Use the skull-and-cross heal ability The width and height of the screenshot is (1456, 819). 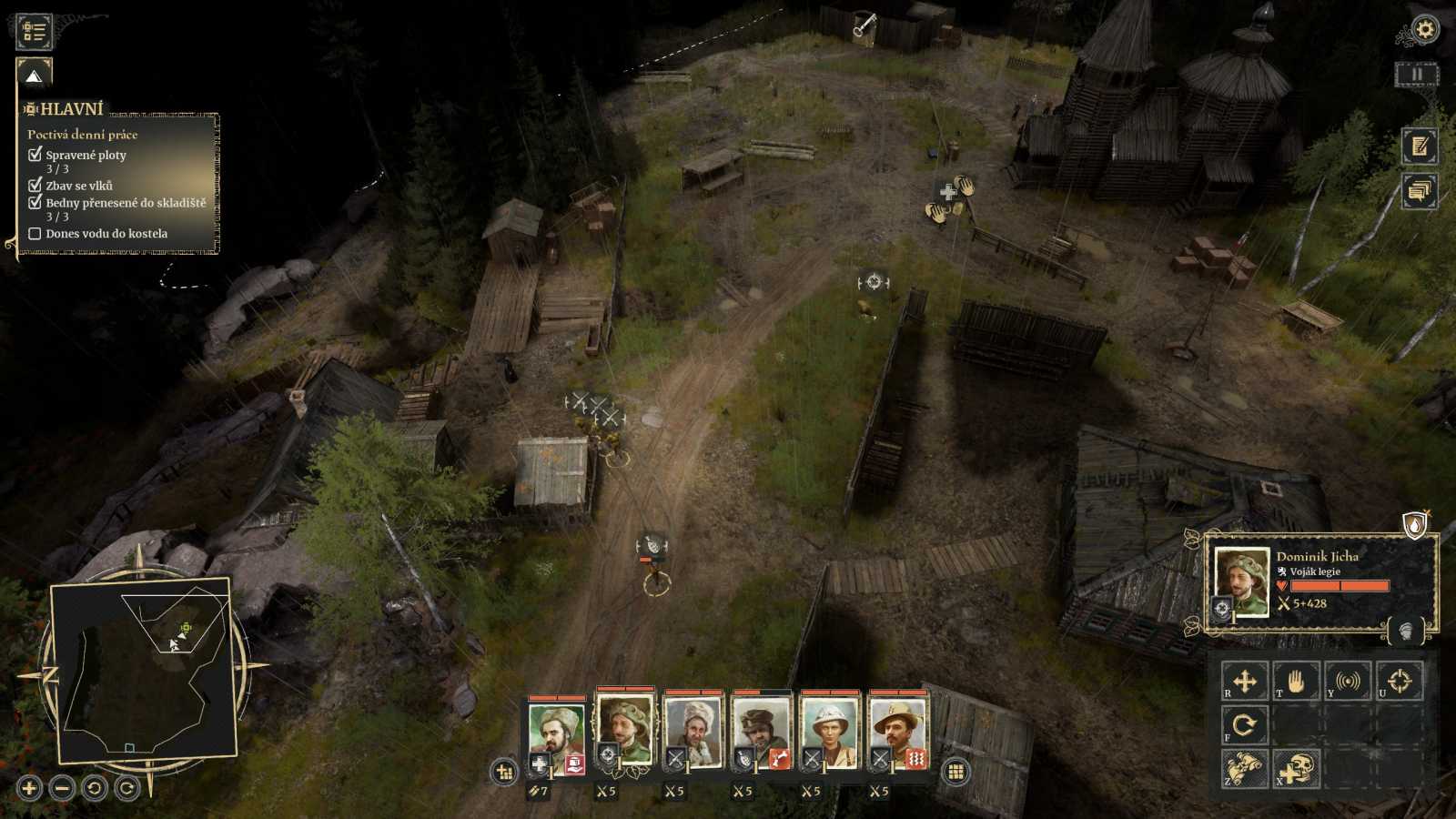1296,769
